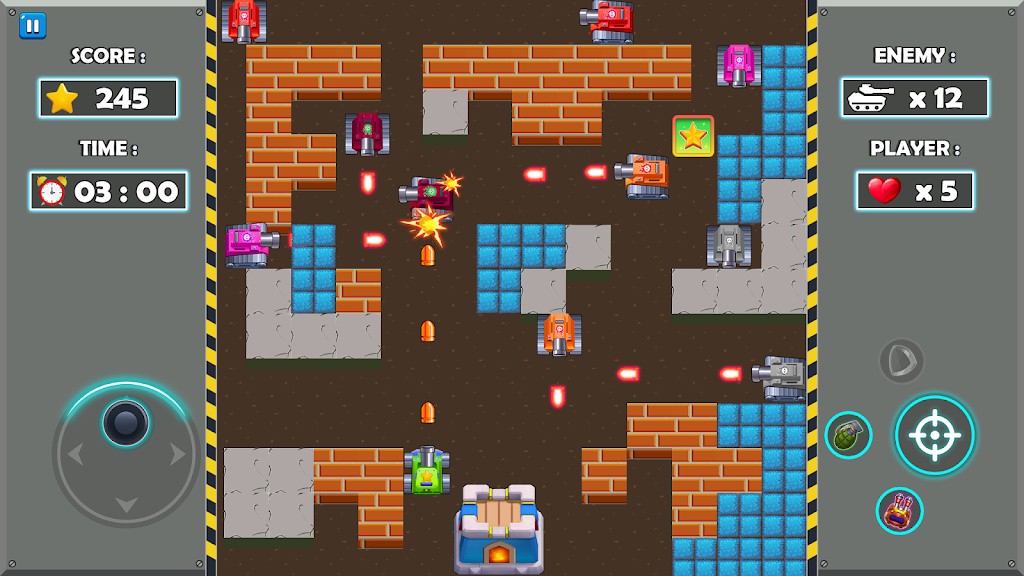The image size is (1024, 576).
Task: Pause the game with the pause button
Action: pyautogui.click(x=32, y=25)
